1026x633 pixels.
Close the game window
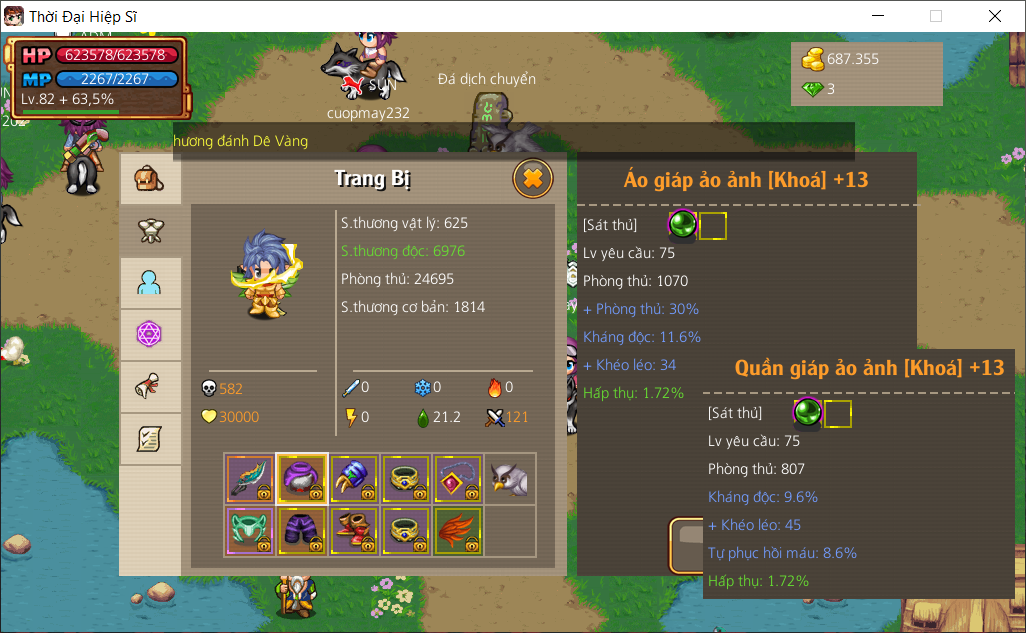click(x=995, y=16)
